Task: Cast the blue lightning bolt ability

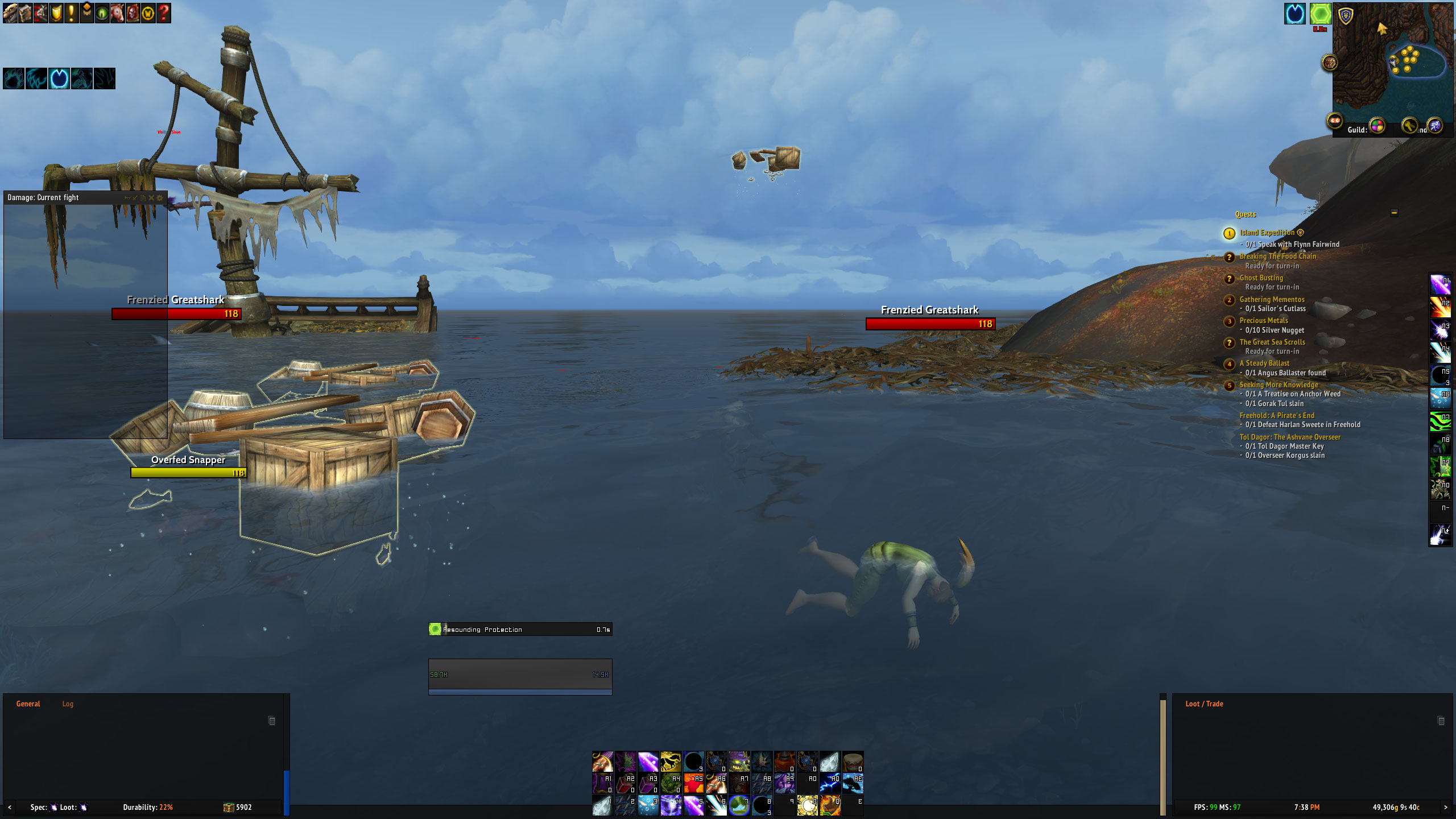Action: [830, 784]
